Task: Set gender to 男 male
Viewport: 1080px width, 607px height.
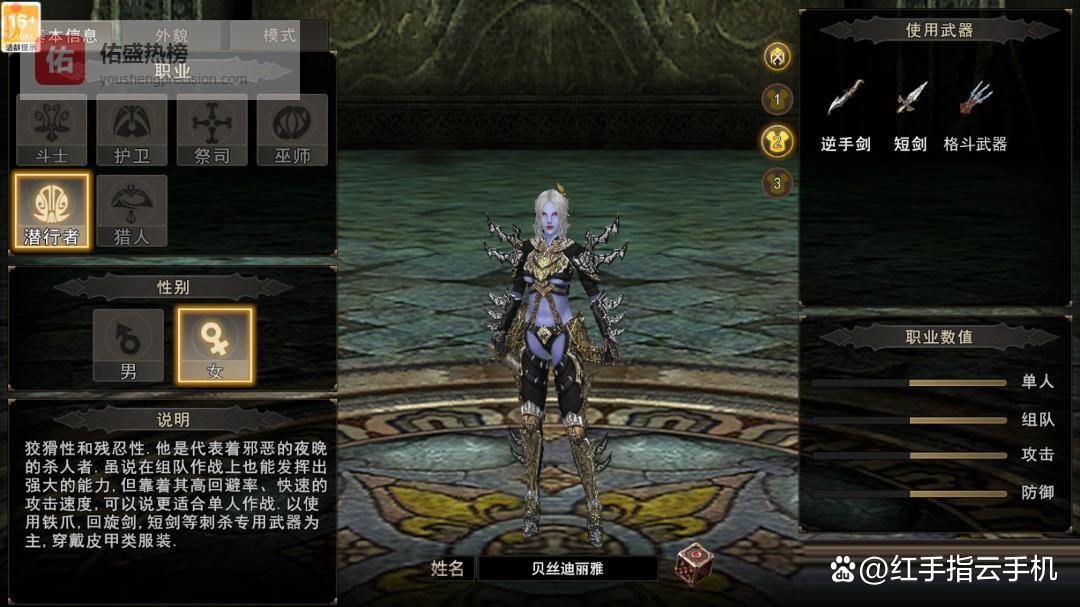Action: point(128,345)
